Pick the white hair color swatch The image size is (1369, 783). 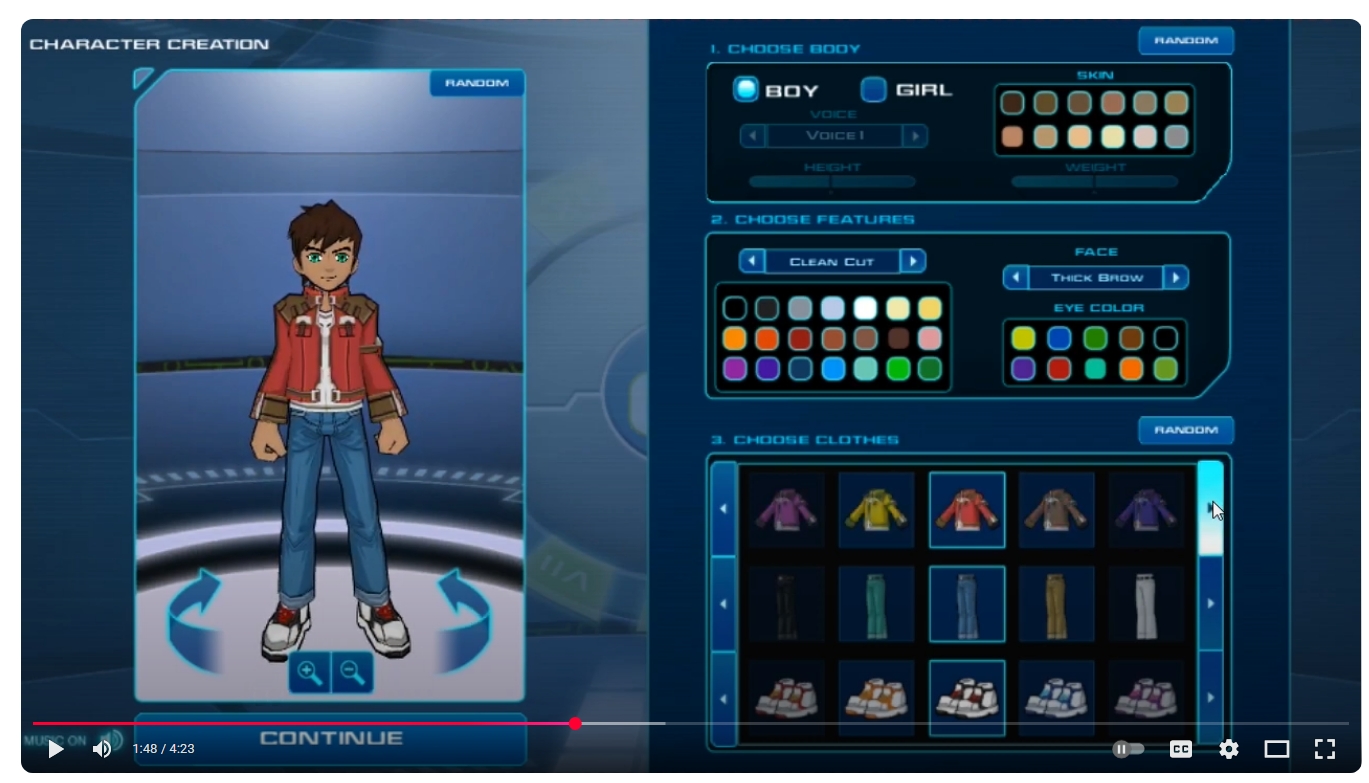865,308
